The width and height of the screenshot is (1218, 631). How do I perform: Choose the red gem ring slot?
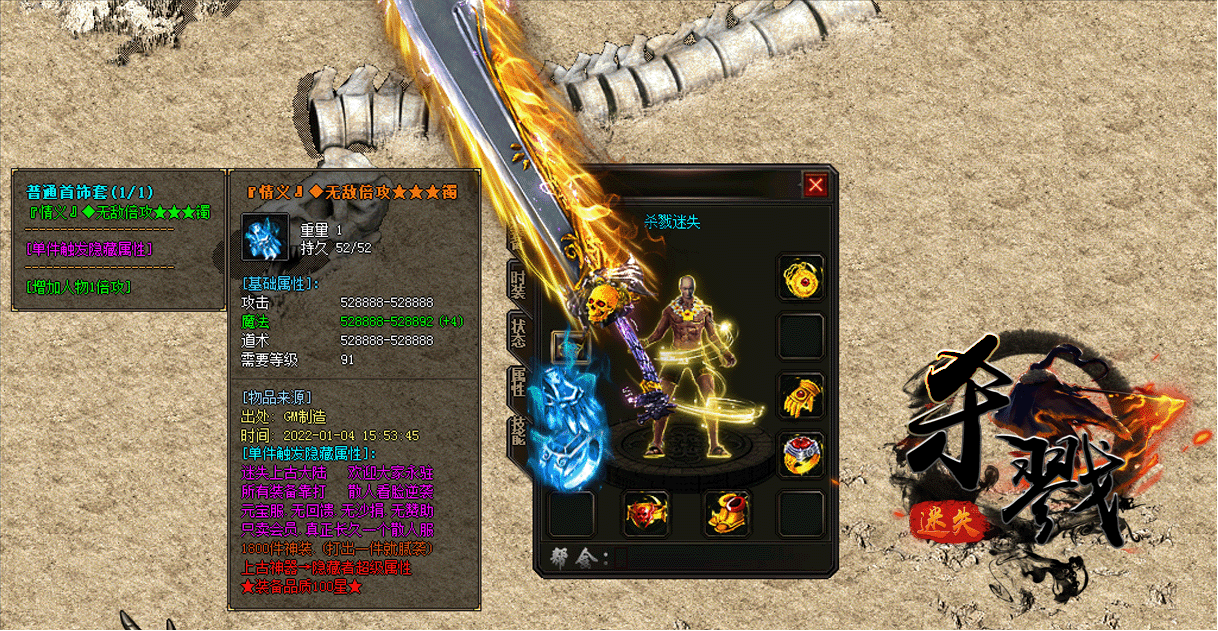point(801,455)
